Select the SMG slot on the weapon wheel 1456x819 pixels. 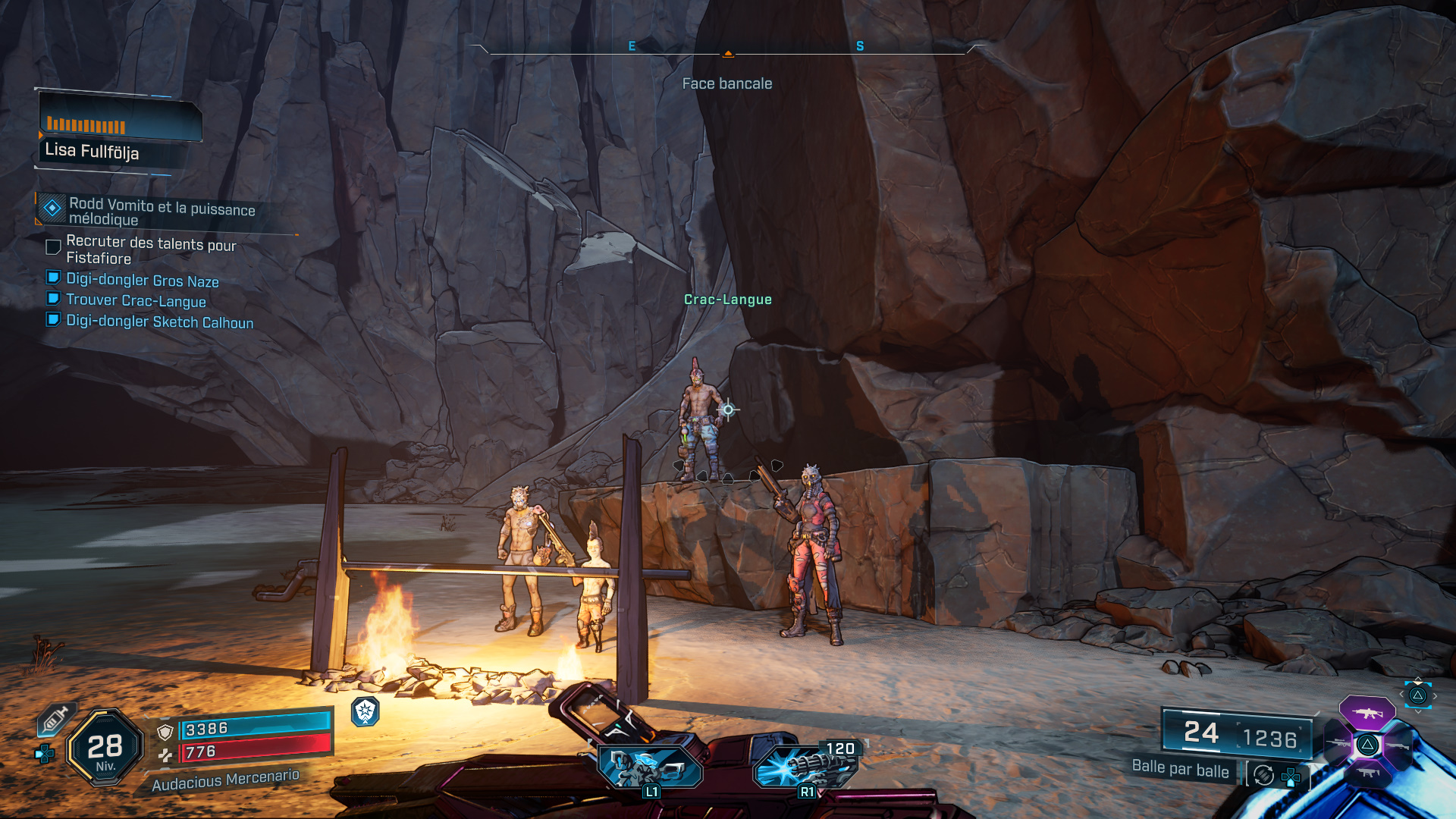tap(1367, 772)
